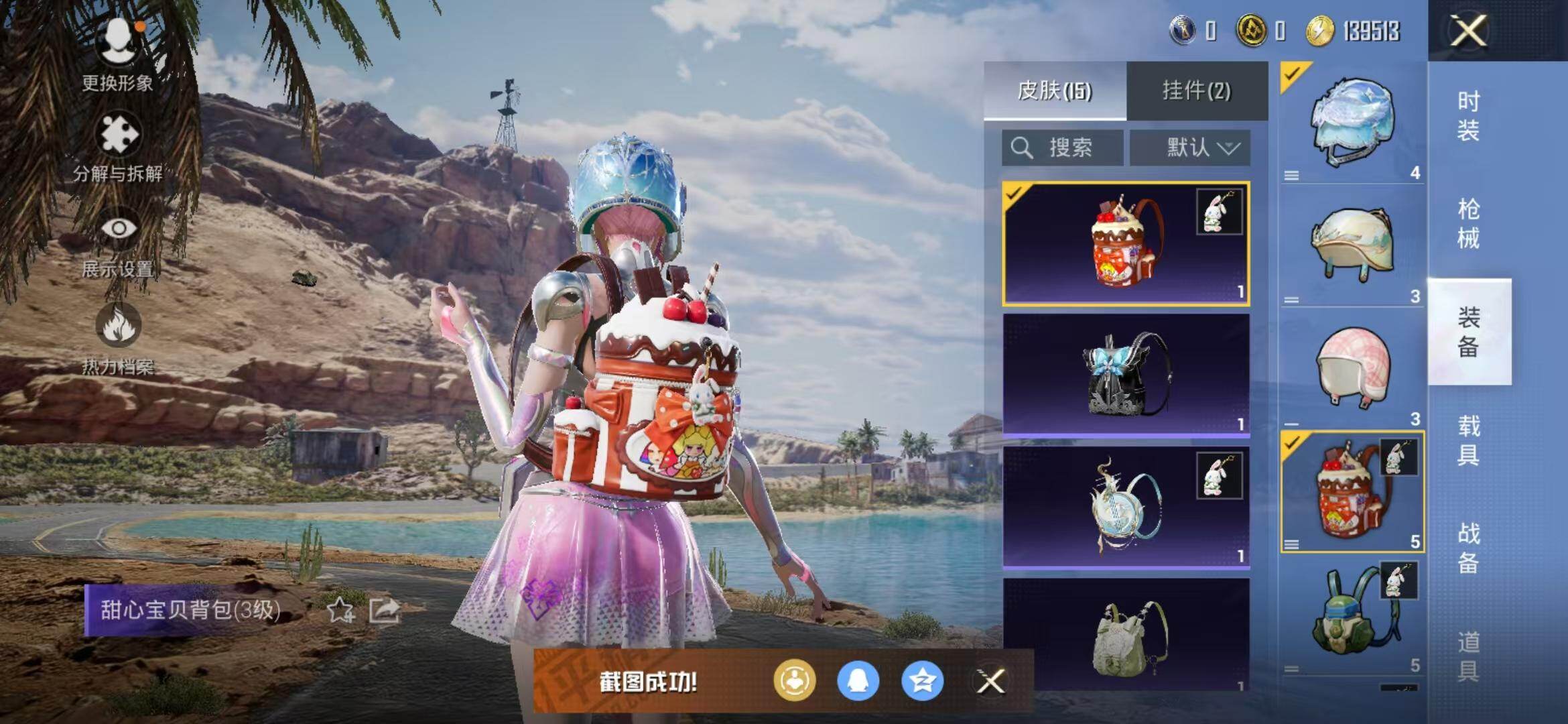Open 展示设置 display settings

point(118,243)
